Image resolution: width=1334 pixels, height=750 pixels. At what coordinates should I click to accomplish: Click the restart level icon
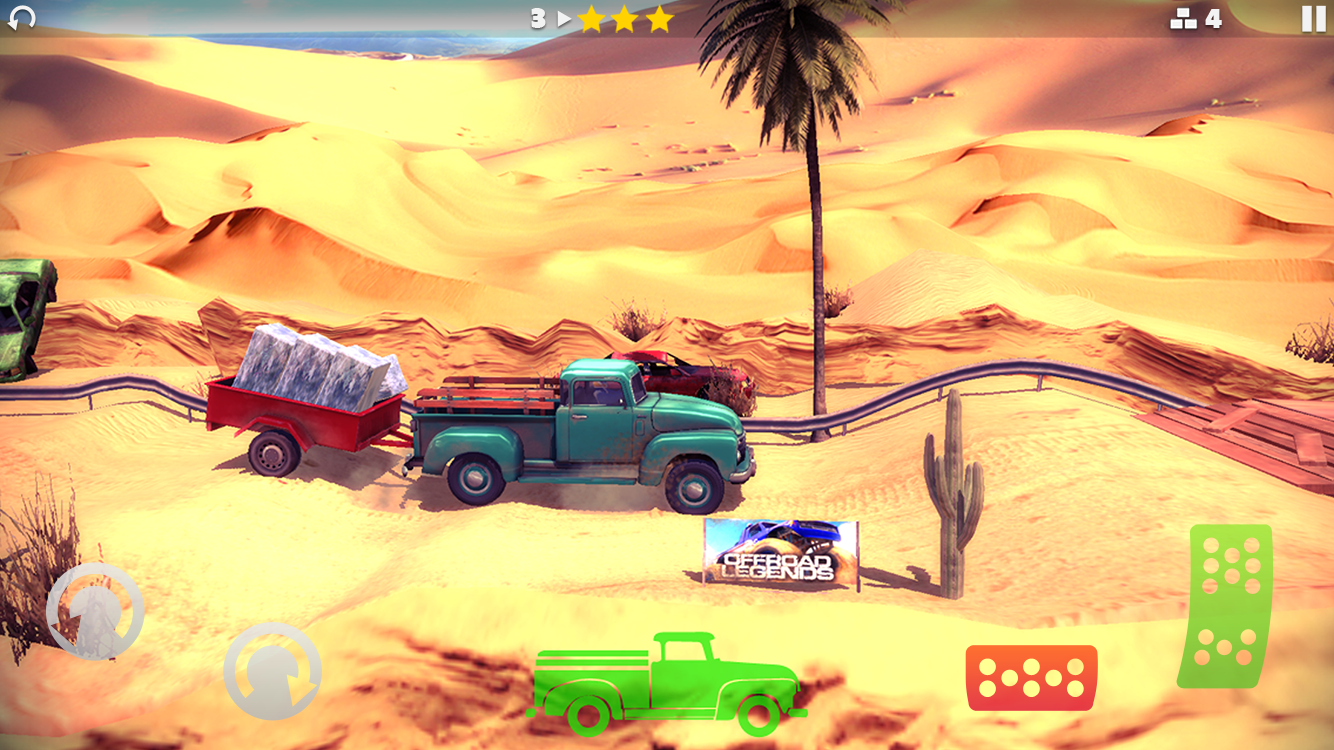(21, 16)
